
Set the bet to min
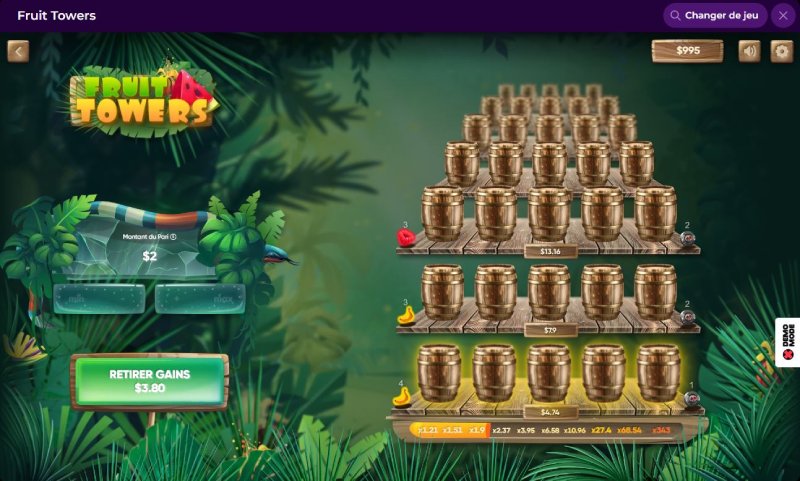(x=99, y=298)
